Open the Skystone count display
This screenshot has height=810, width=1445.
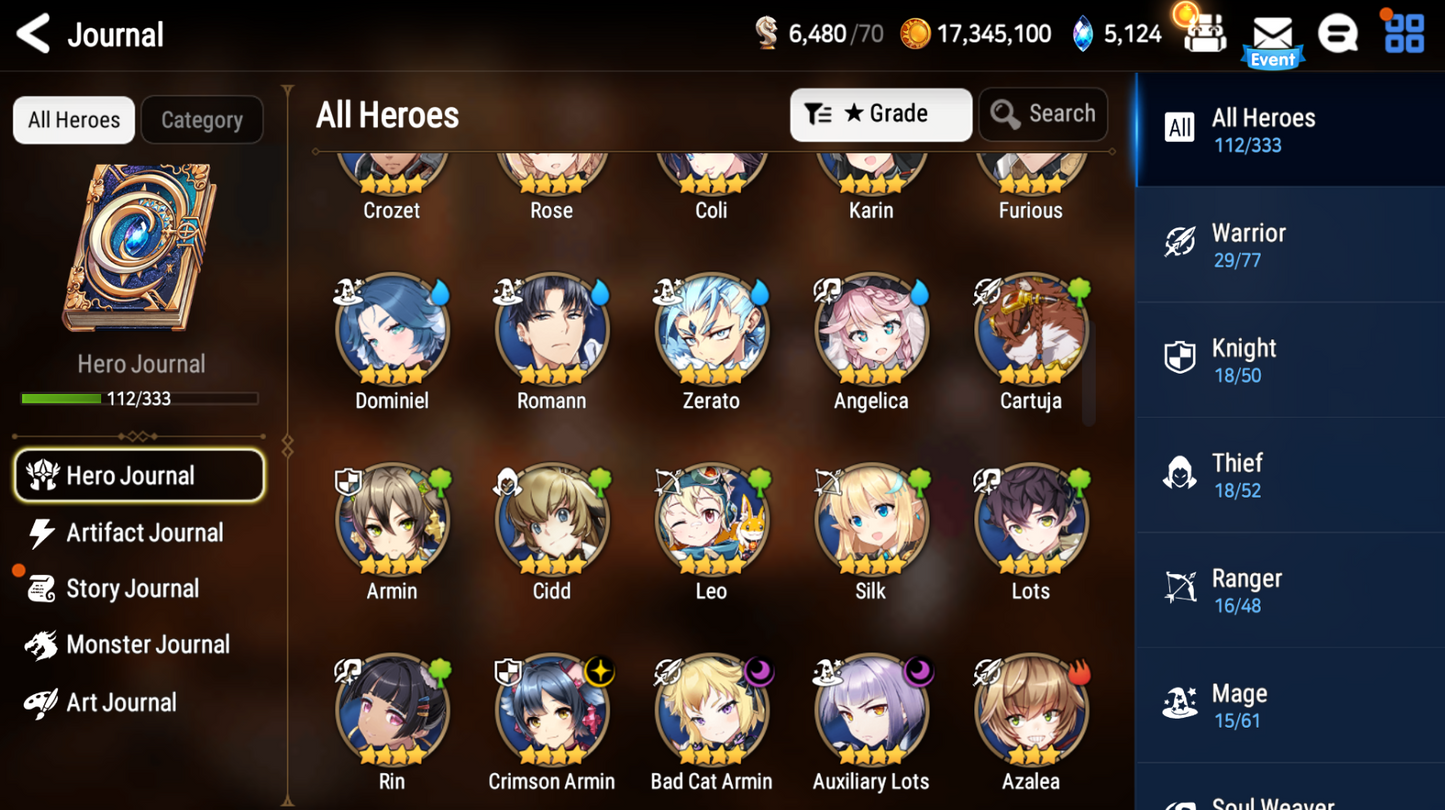click(x=1115, y=33)
